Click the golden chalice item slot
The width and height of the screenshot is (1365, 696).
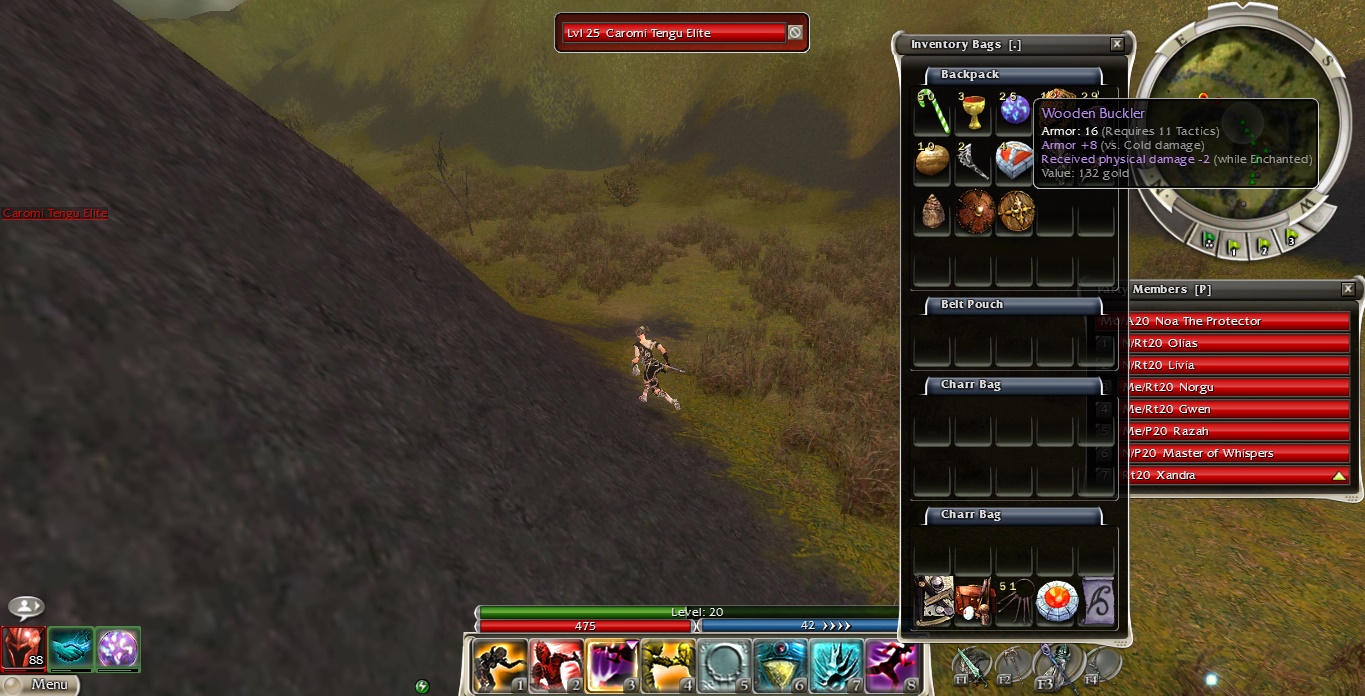point(973,112)
